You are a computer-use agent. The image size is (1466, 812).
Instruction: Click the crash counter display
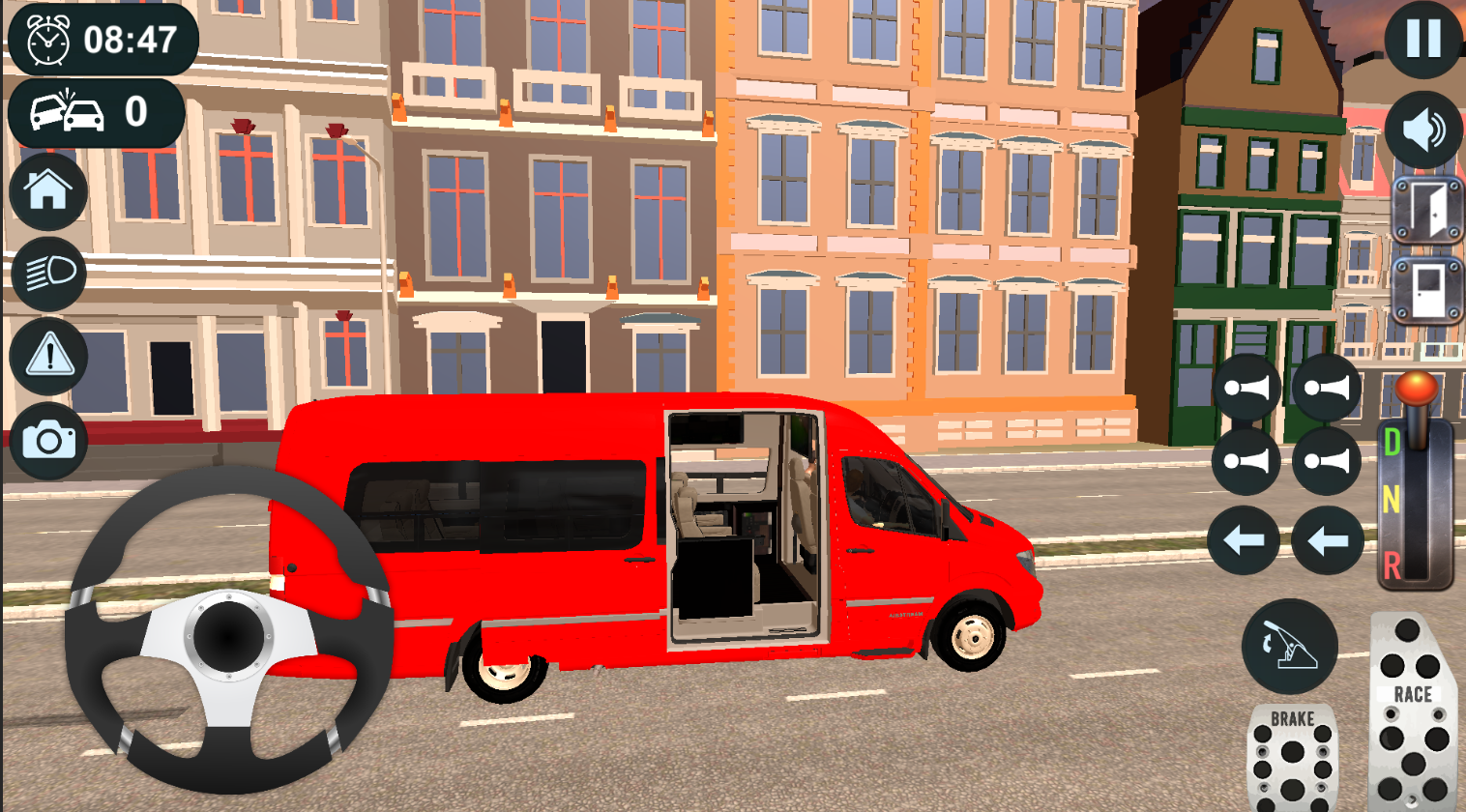point(95,111)
